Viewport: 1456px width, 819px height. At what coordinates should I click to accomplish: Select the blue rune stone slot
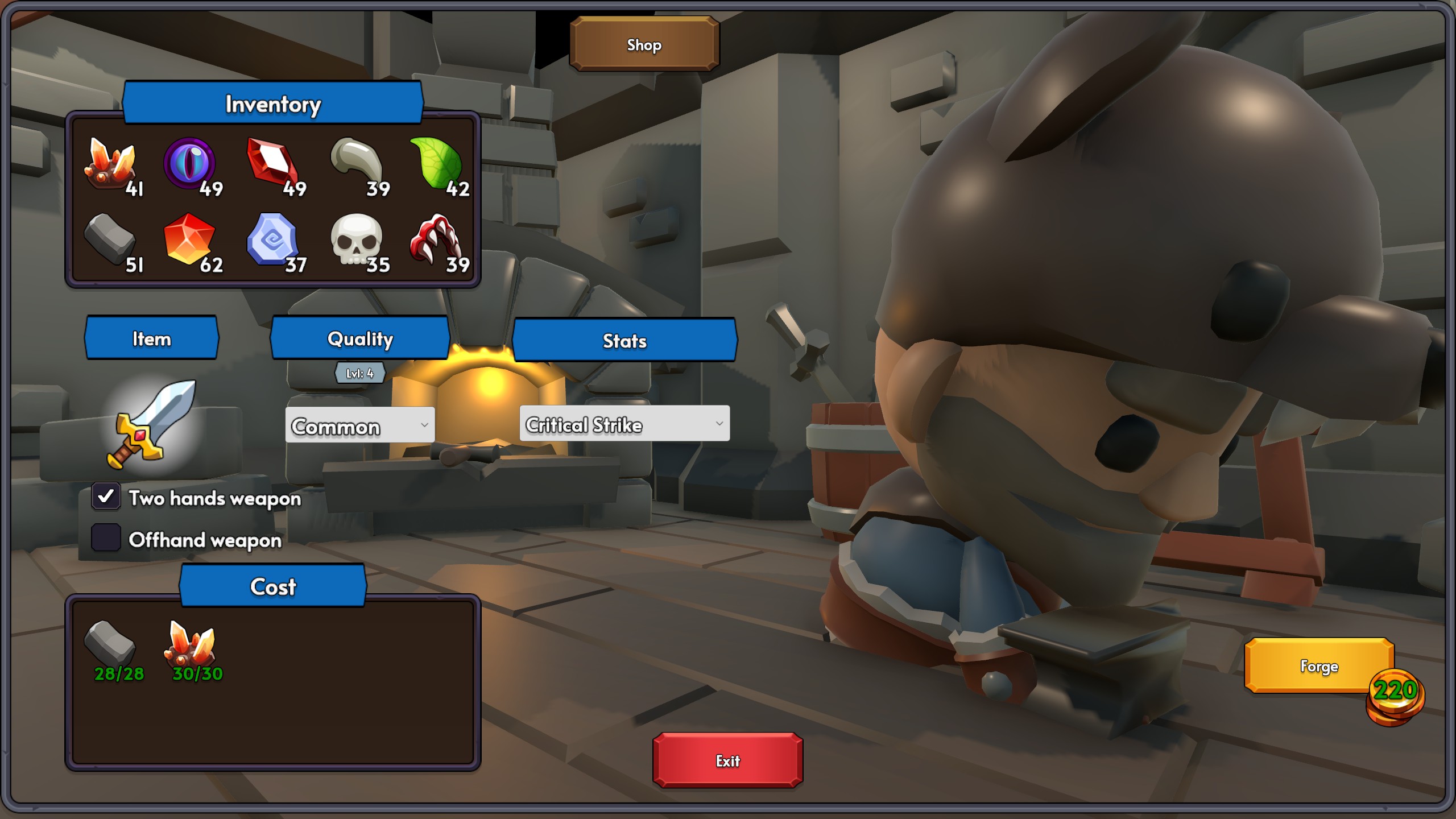tap(272, 240)
